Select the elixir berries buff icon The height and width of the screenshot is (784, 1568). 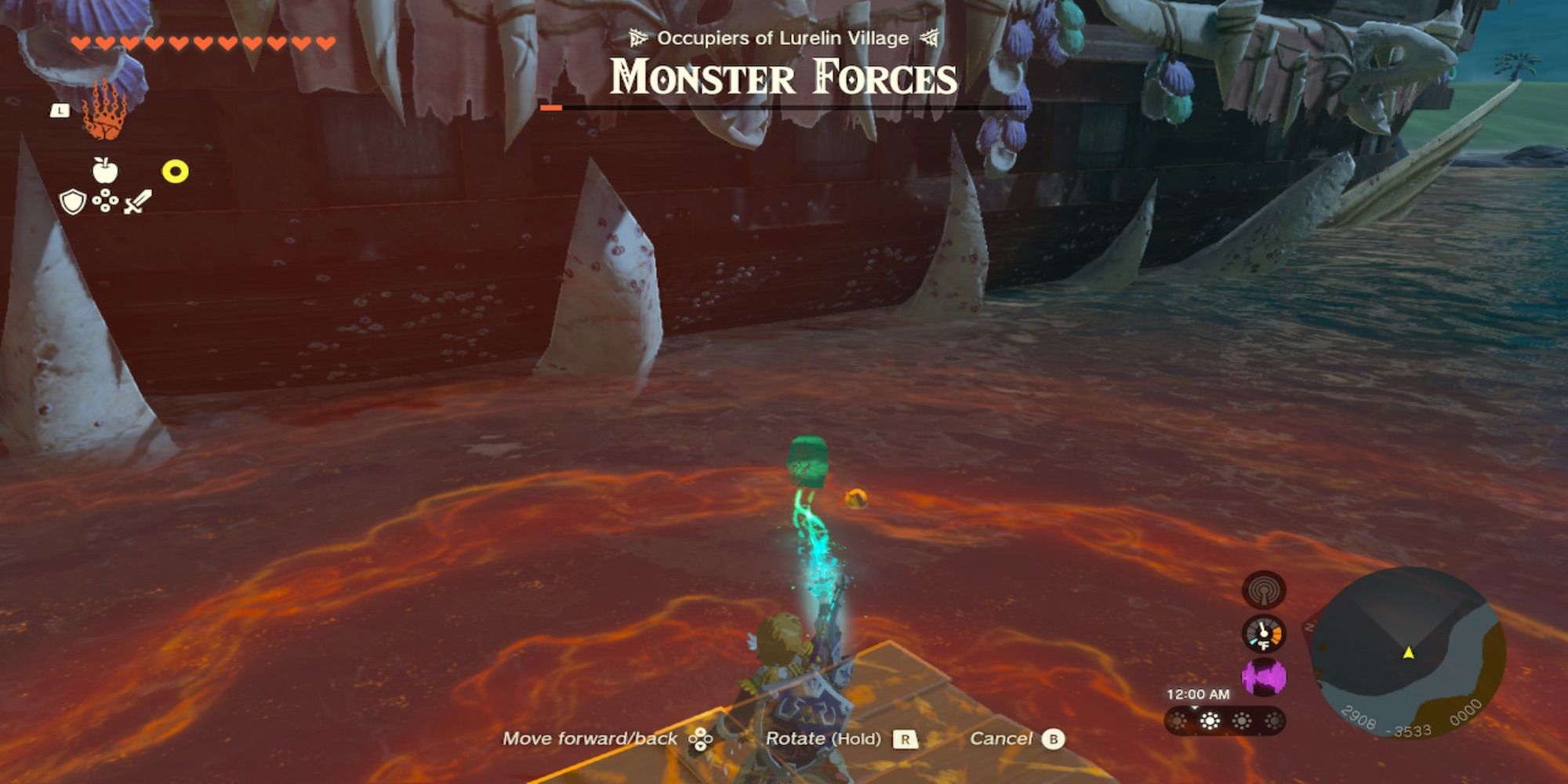tap(105, 201)
